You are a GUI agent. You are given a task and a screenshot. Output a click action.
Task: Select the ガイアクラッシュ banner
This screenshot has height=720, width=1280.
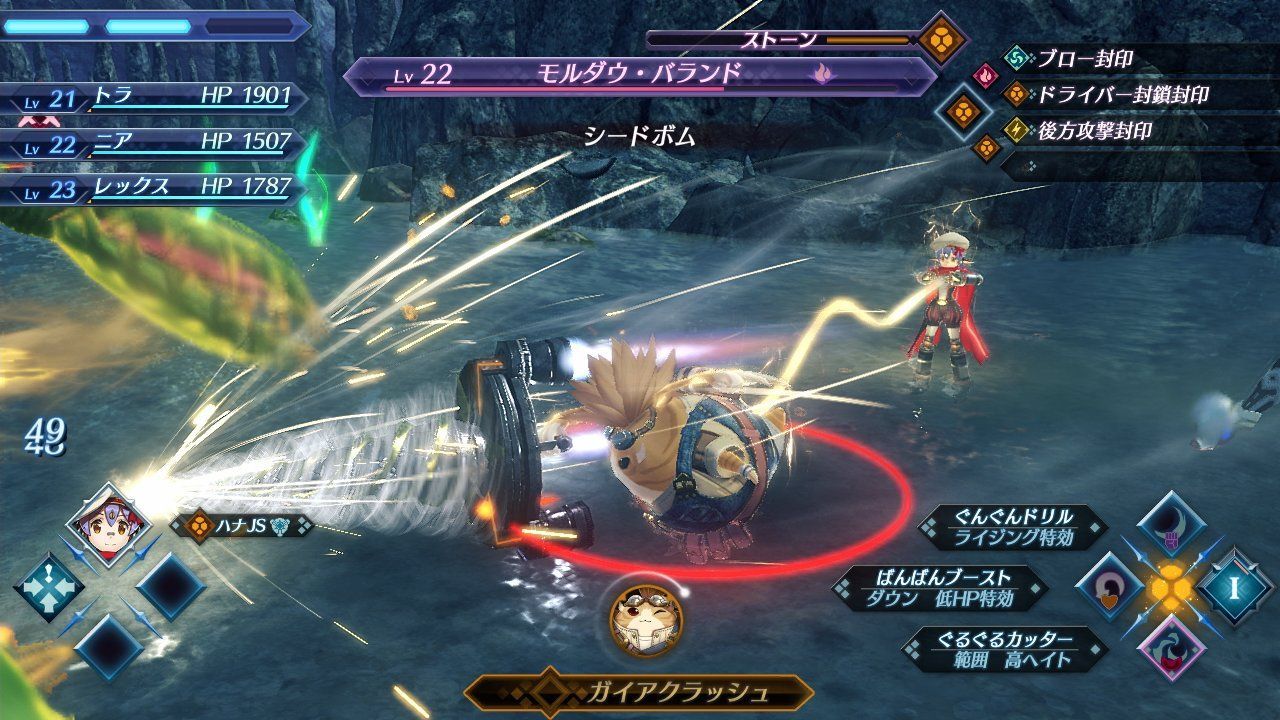639,692
